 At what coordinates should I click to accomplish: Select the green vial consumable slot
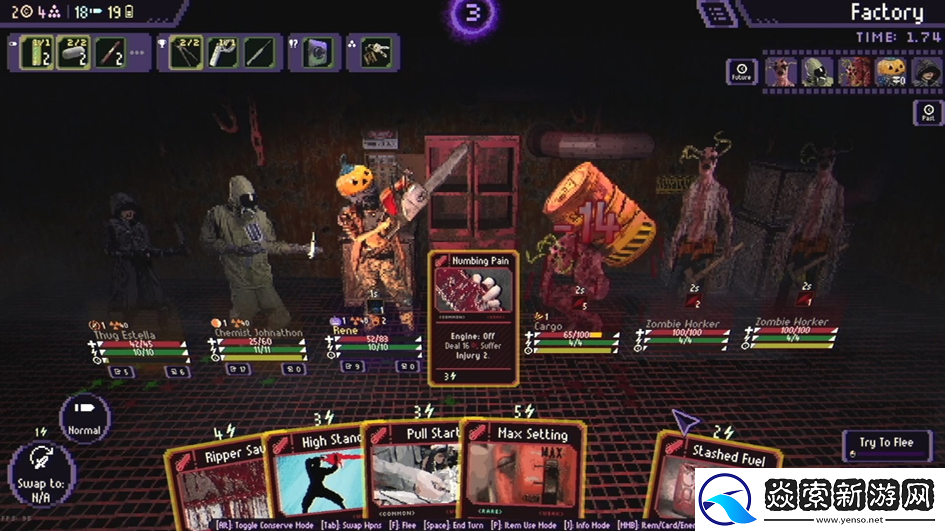(x=36, y=52)
